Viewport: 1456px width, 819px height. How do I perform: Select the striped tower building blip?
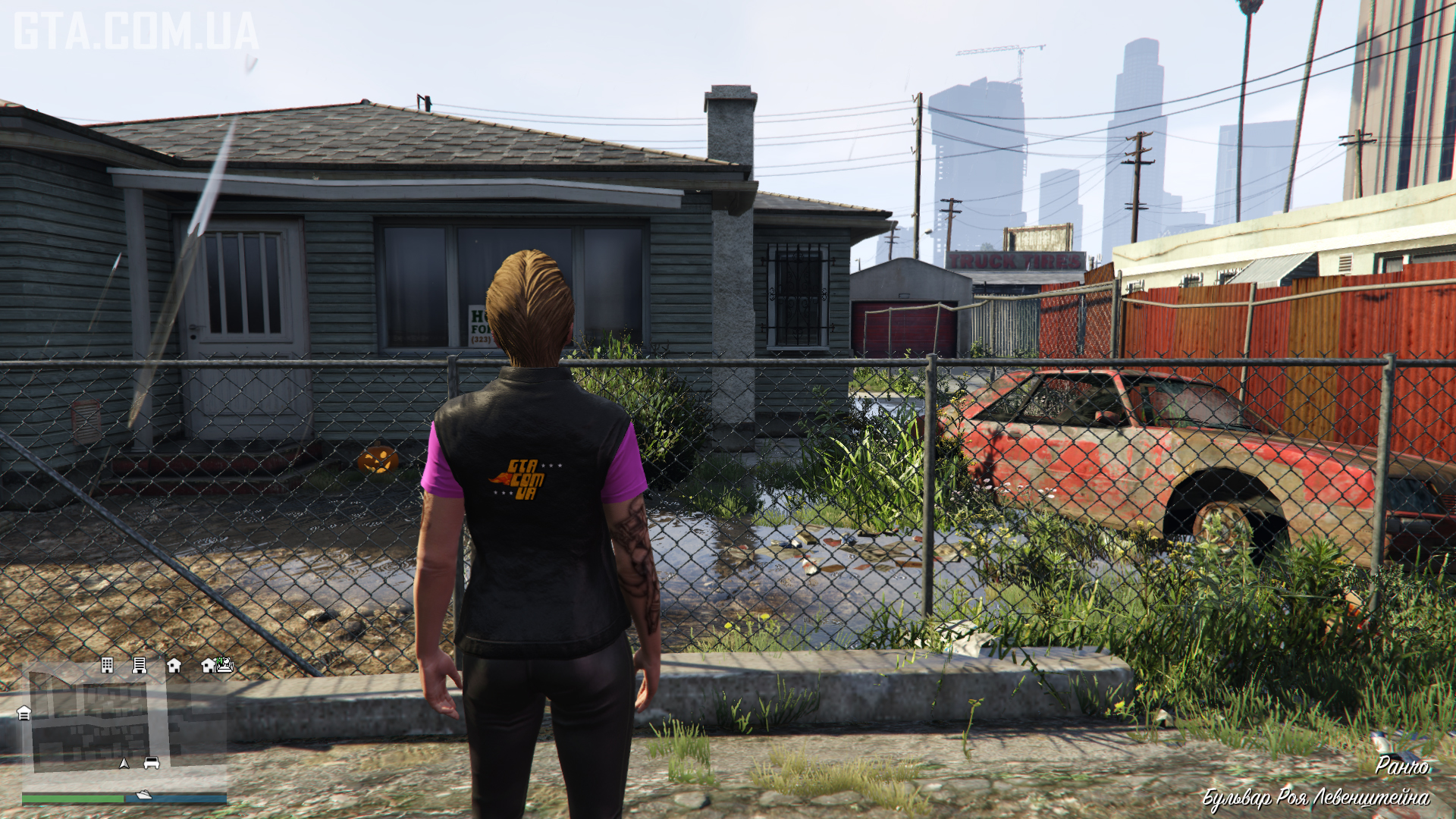point(140,665)
